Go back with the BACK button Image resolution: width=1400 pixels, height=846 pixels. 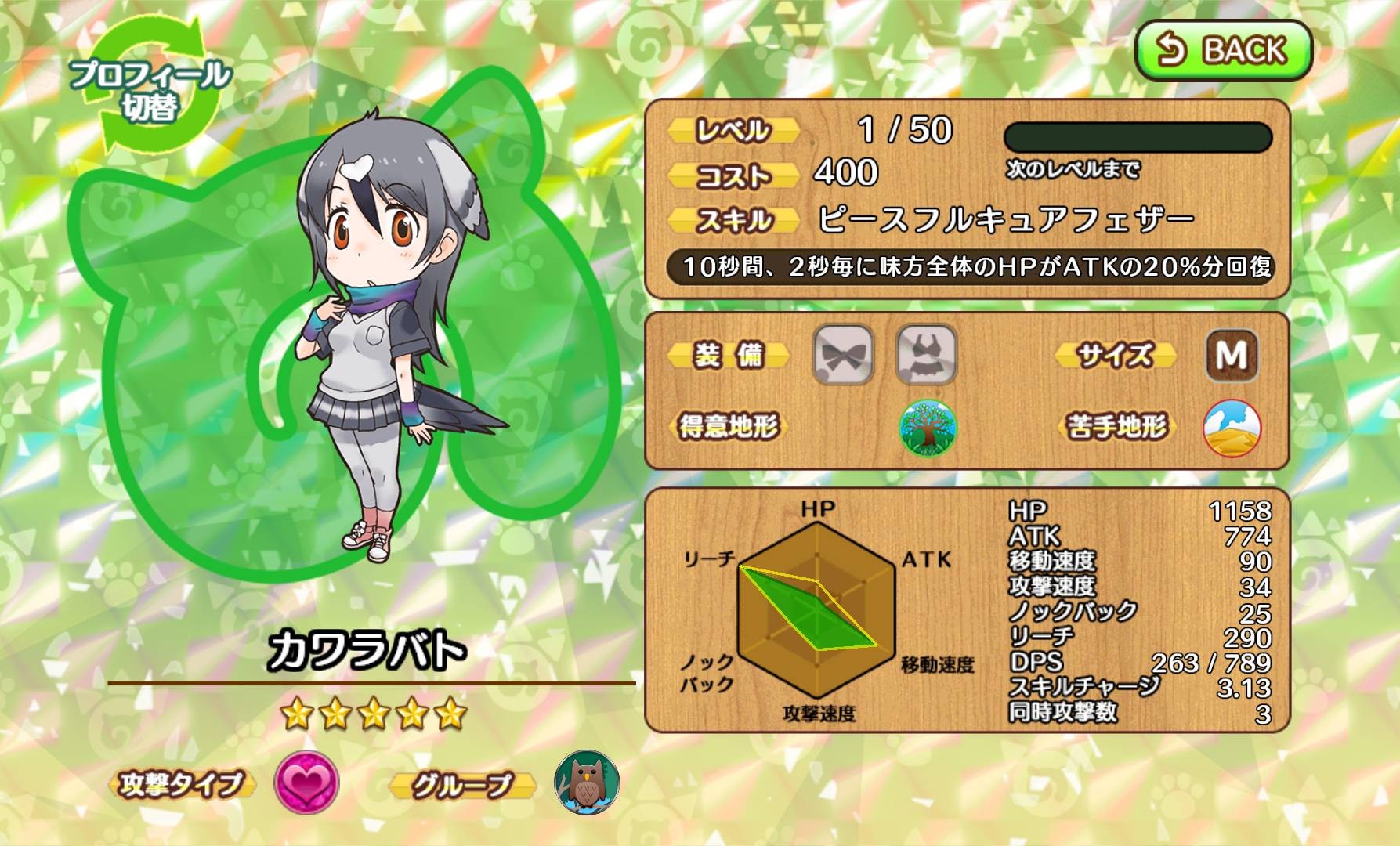[1223, 50]
